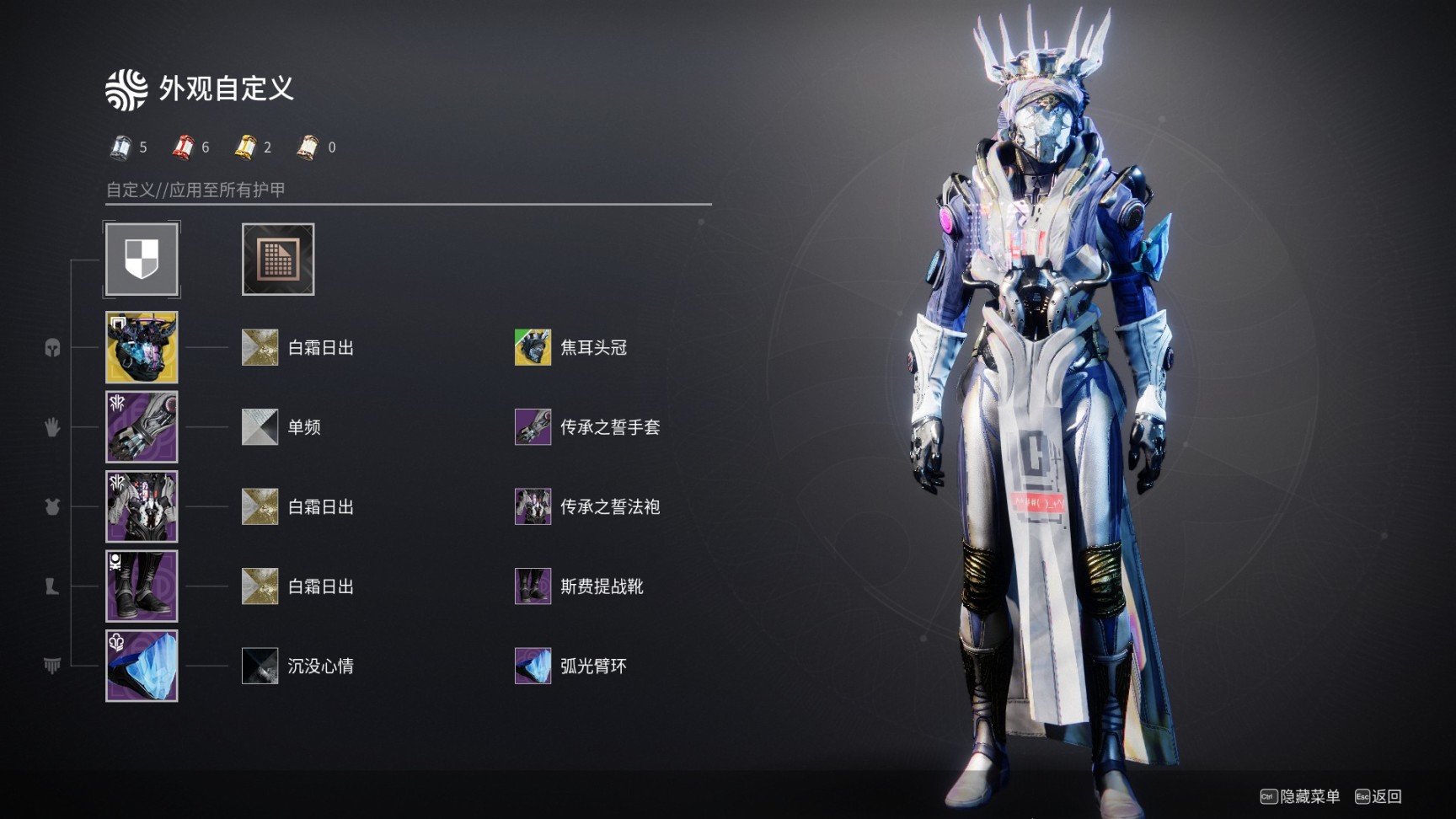Select the 传承之誓法袍 robe ornament
The width and height of the screenshot is (1456, 819).
pyautogui.click(x=532, y=507)
